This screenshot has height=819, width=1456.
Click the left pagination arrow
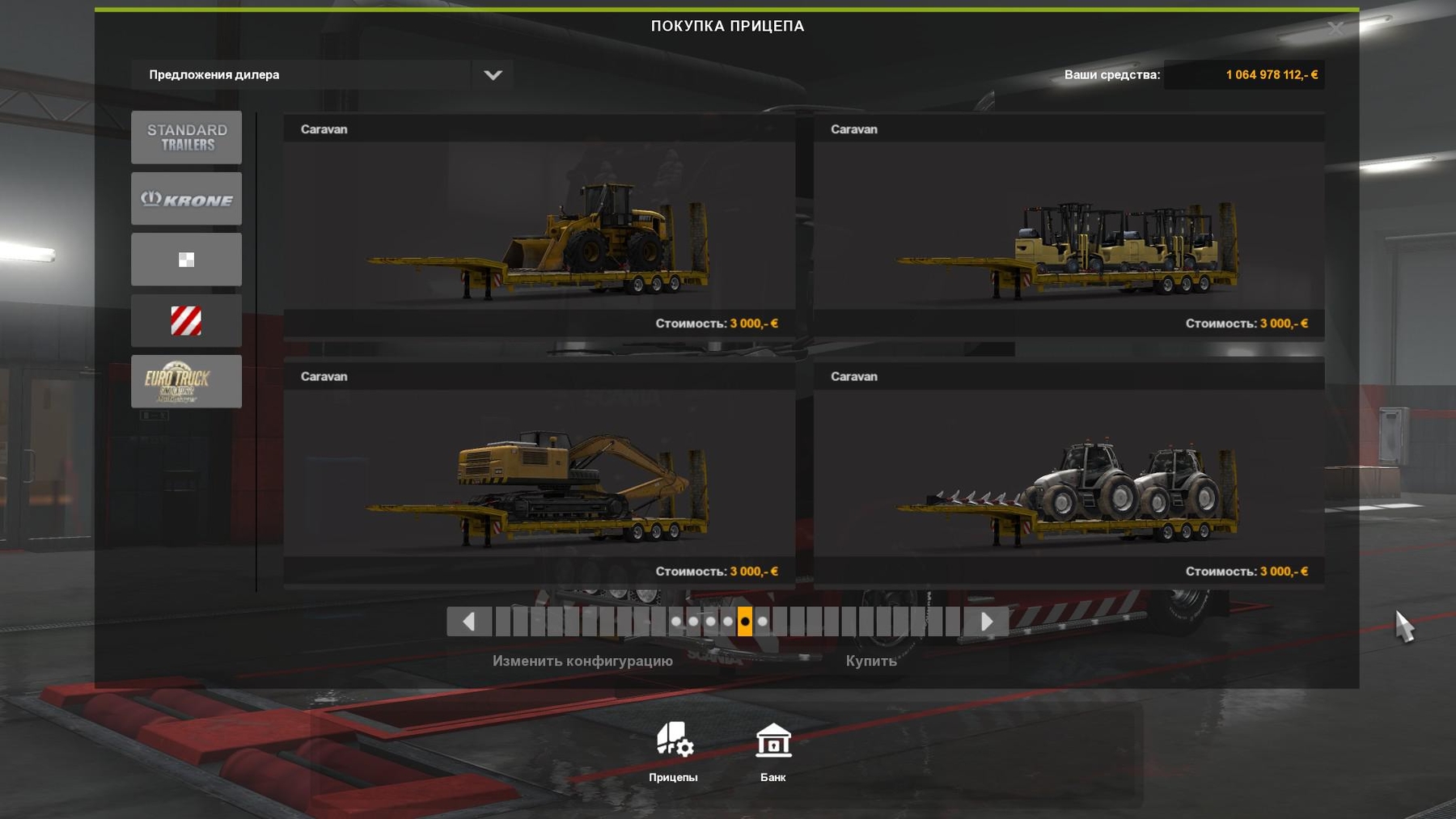click(468, 623)
